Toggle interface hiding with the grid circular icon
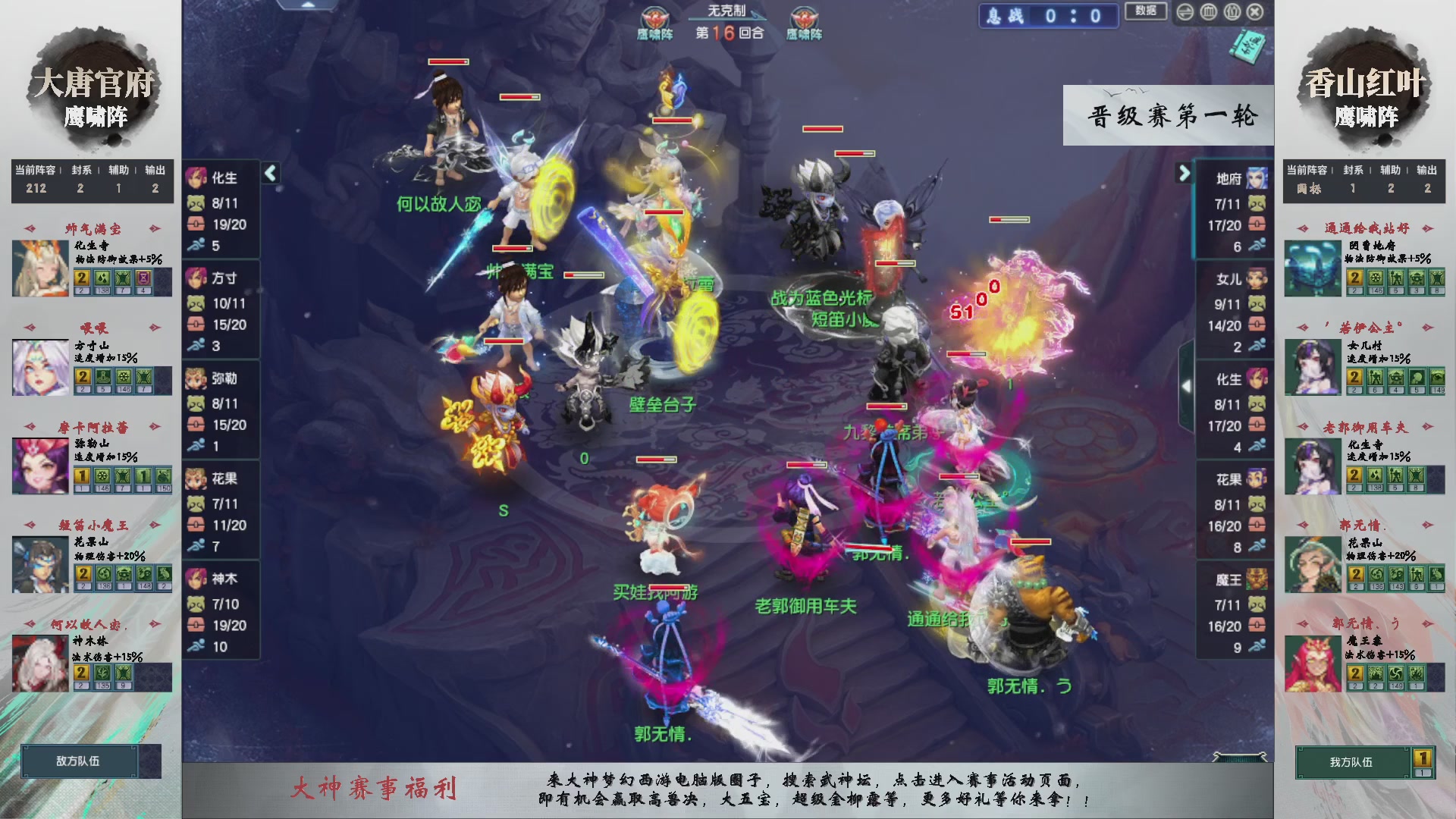Image resolution: width=1456 pixels, height=819 pixels. pos(1210,12)
